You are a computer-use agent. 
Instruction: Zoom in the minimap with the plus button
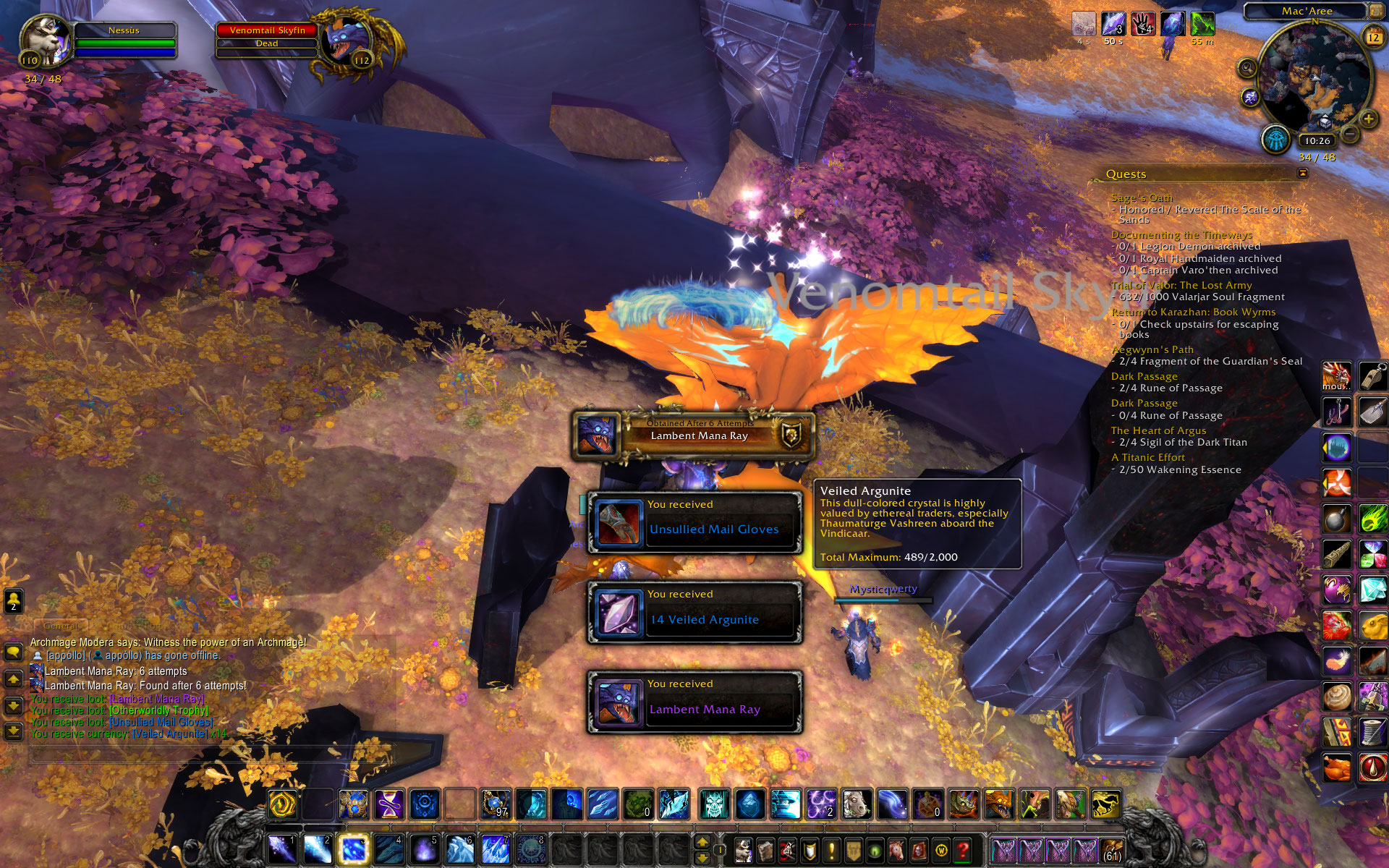pyautogui.click(x=1368, y=119)
